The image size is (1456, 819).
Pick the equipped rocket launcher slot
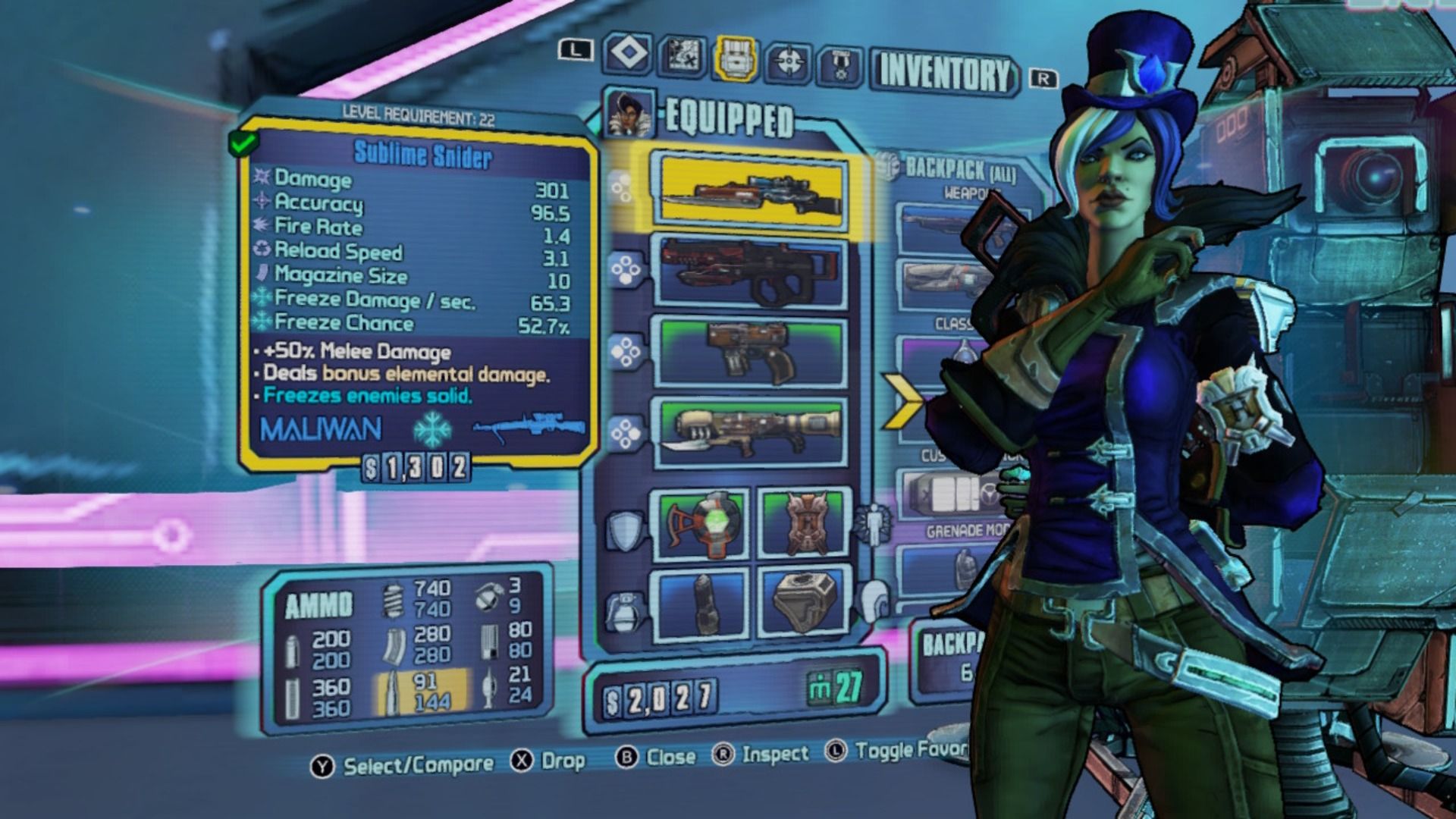[x=752, y=432]
